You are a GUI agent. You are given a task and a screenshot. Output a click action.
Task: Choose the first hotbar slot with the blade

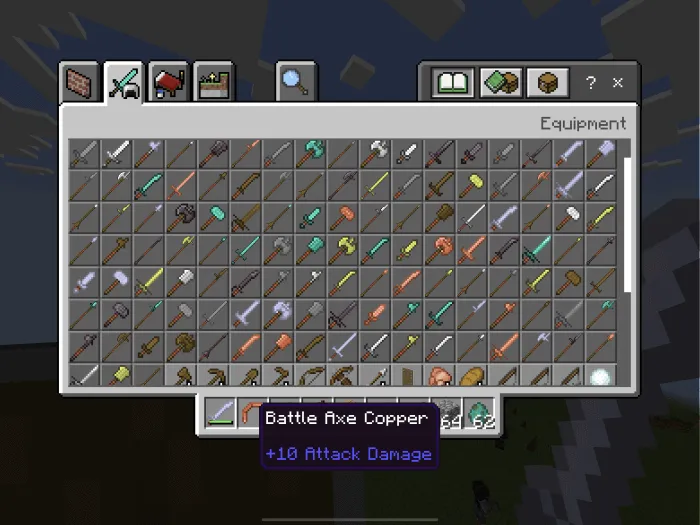pyautogui.click(x=220, y=412)
